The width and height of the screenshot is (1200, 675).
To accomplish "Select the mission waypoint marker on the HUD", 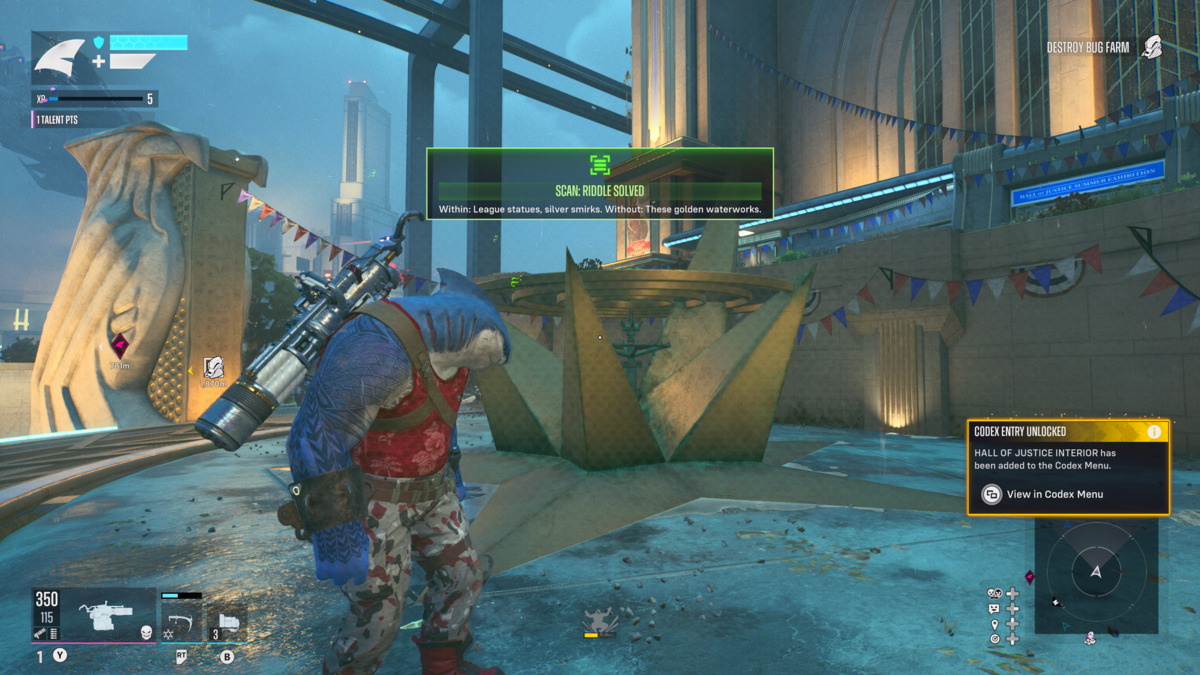I will (213, 368).
